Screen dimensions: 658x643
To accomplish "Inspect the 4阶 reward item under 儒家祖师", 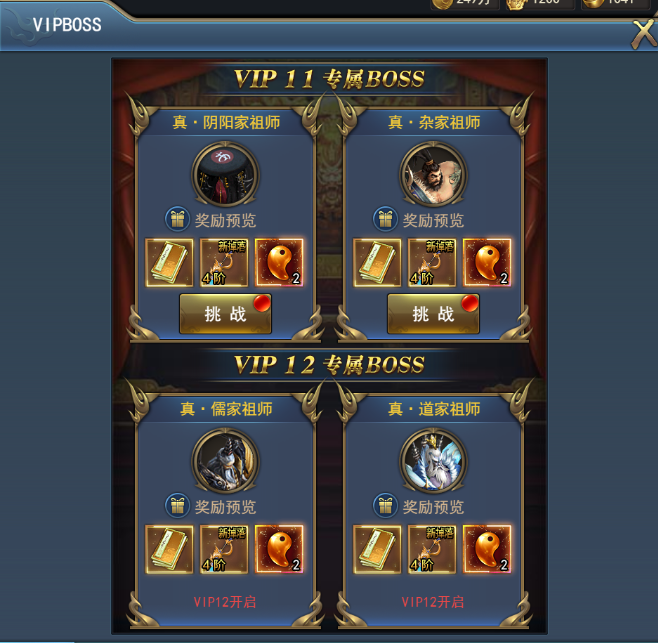I will tap(225, 549).
